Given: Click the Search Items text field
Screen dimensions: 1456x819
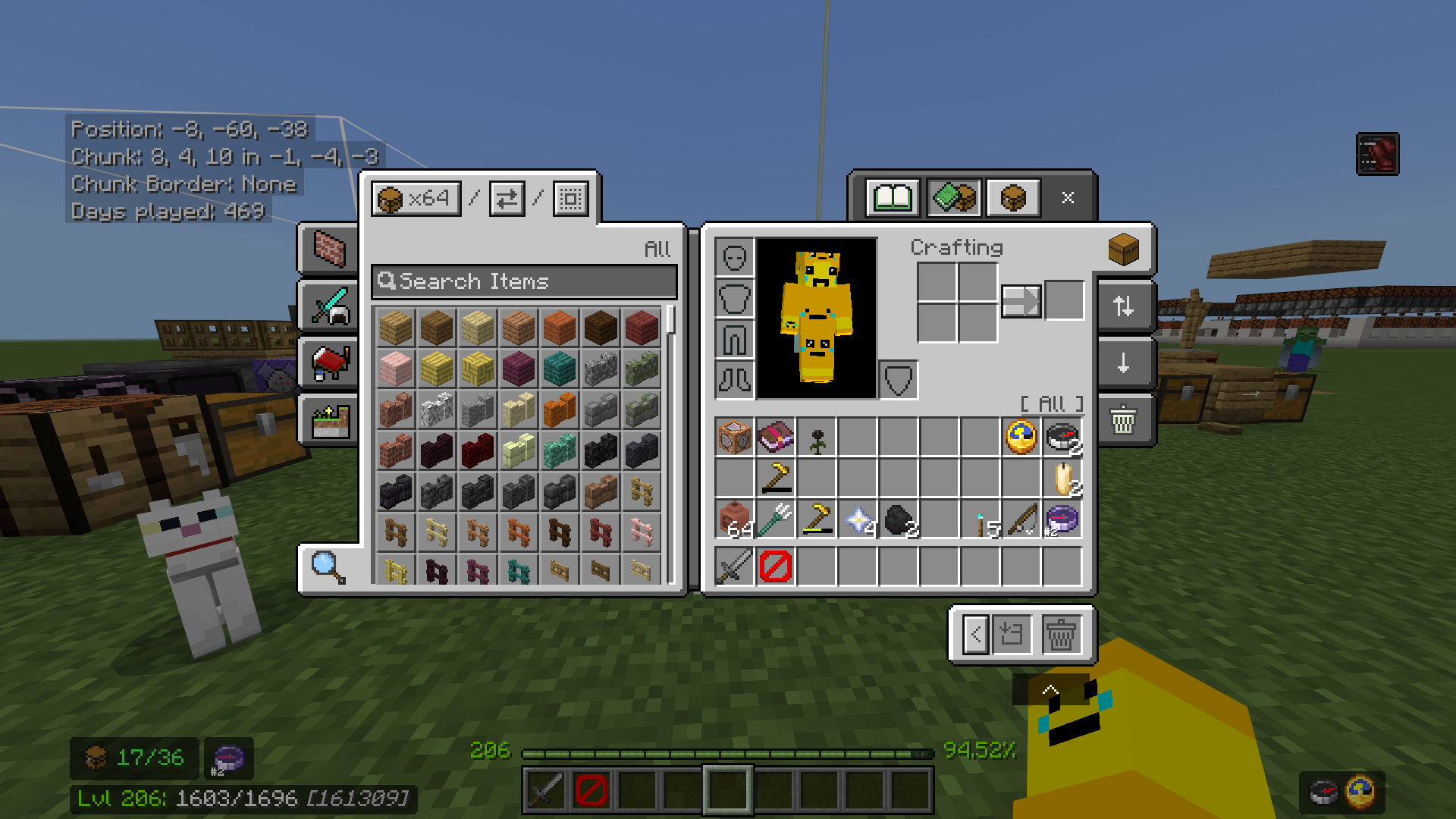Looking at the screenshot, I should pos(523,281).
